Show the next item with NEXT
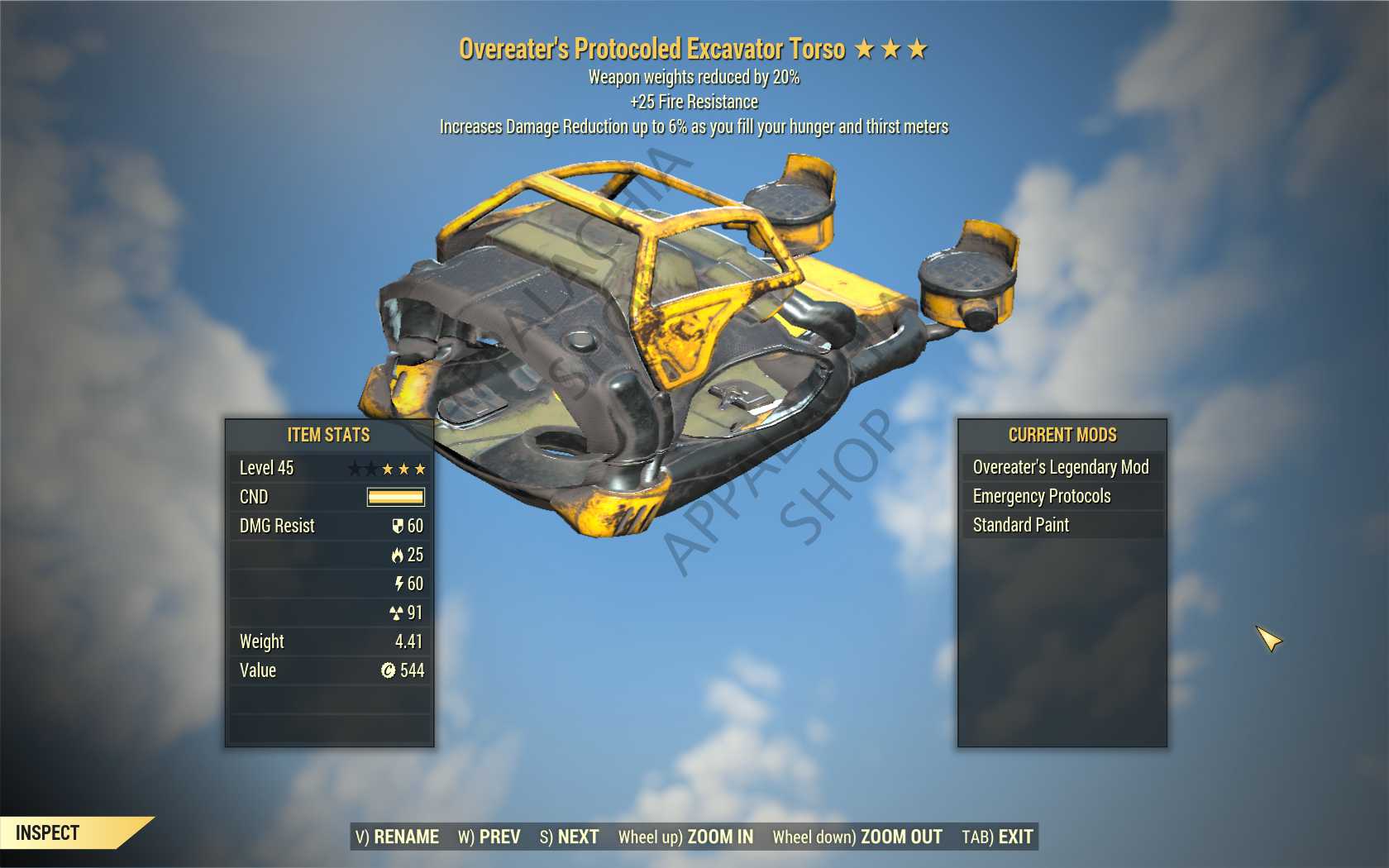The image size is (1389, 868). pos(569,837)
